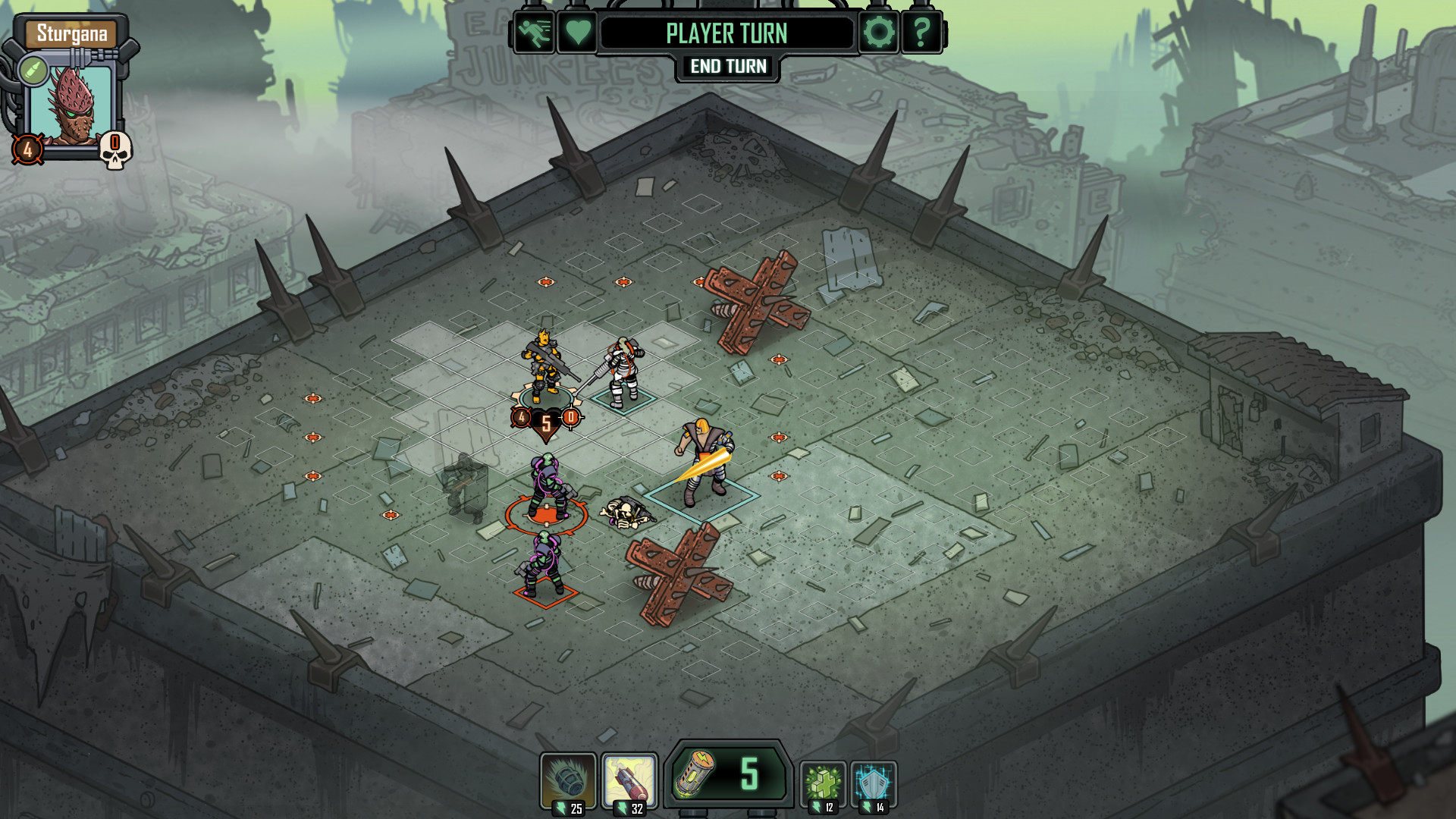Open the gear settings menu
1456x819 pixels.
click(x=878, y=33)
